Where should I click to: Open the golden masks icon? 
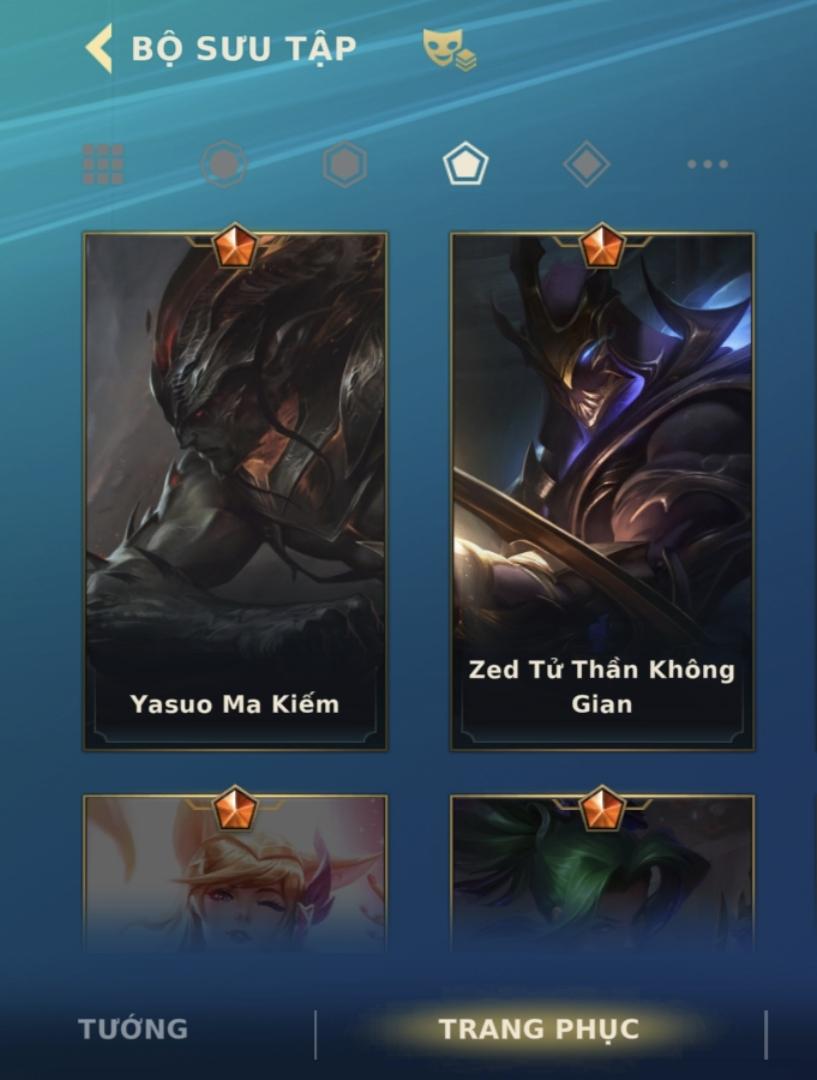[x=448, y=49]
